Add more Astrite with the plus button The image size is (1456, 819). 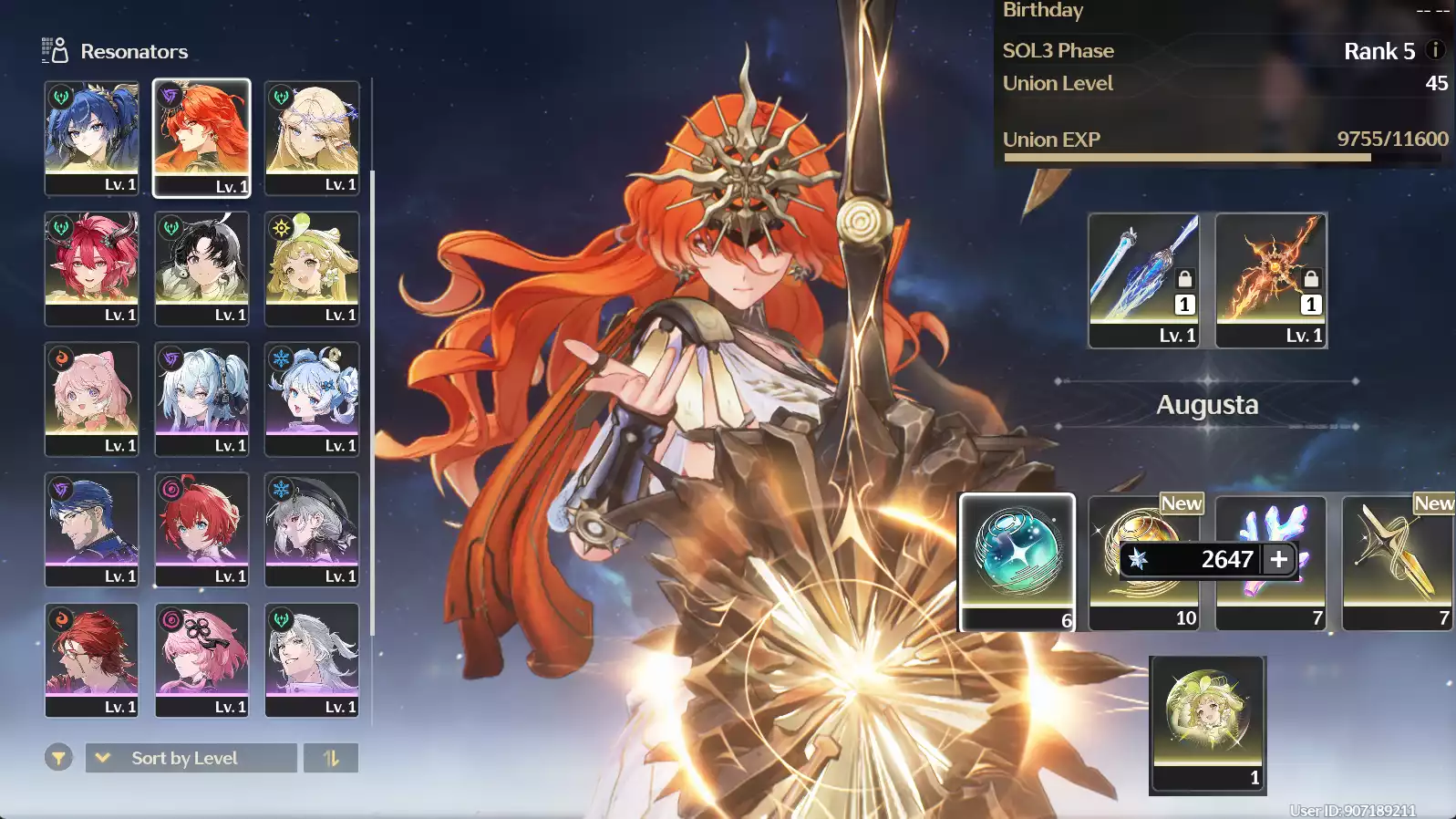click(1279, 559)
